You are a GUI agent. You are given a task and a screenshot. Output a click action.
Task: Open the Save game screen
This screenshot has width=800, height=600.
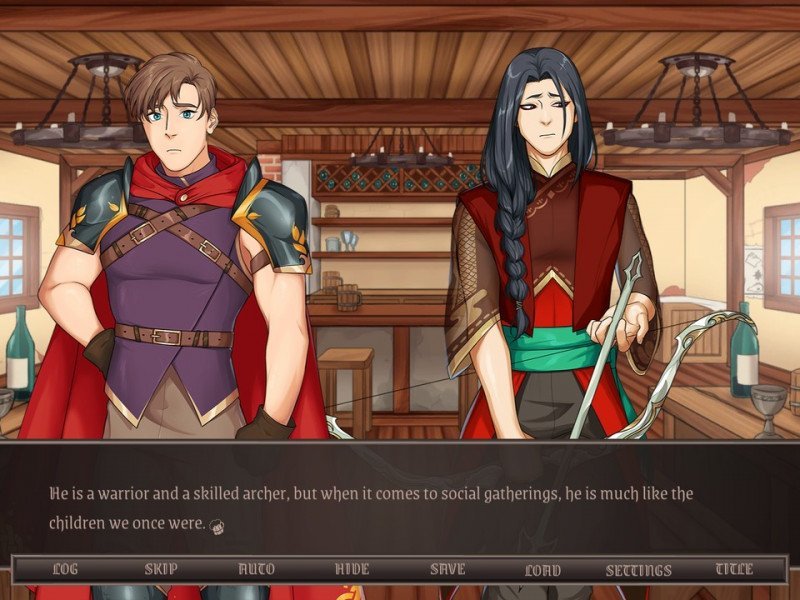pos(448,569)
